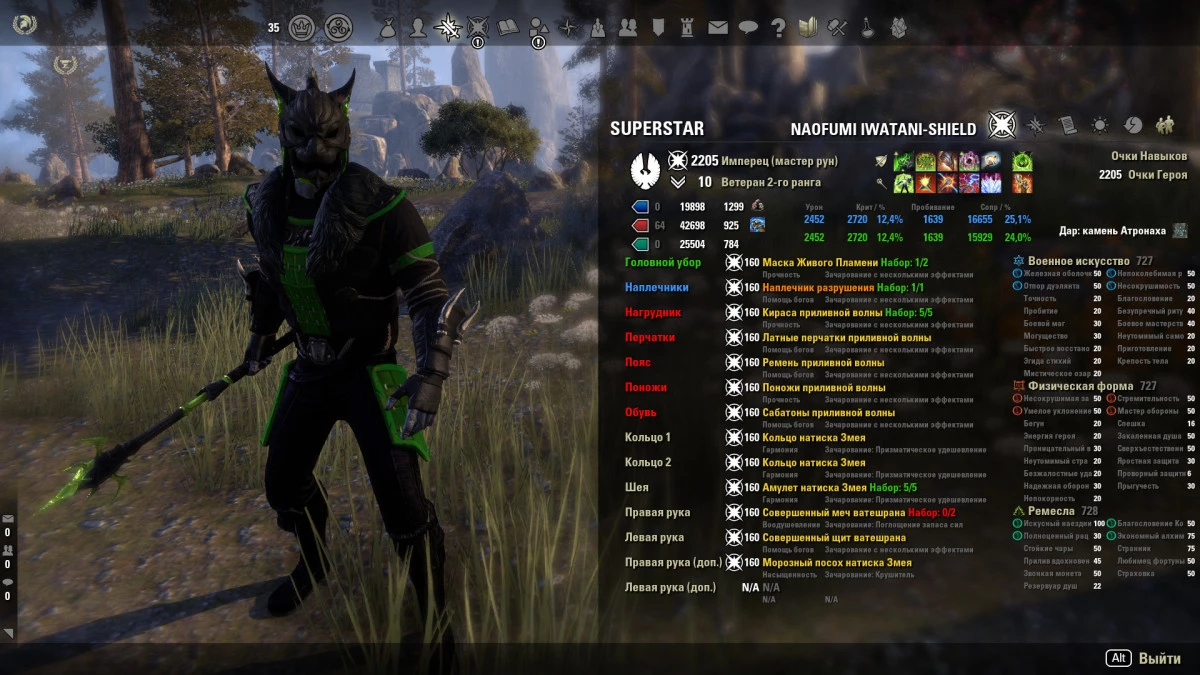The height and width of the screenshot is (675, 1200).
Task: Open the mail envelope icon
Action: 718,27
